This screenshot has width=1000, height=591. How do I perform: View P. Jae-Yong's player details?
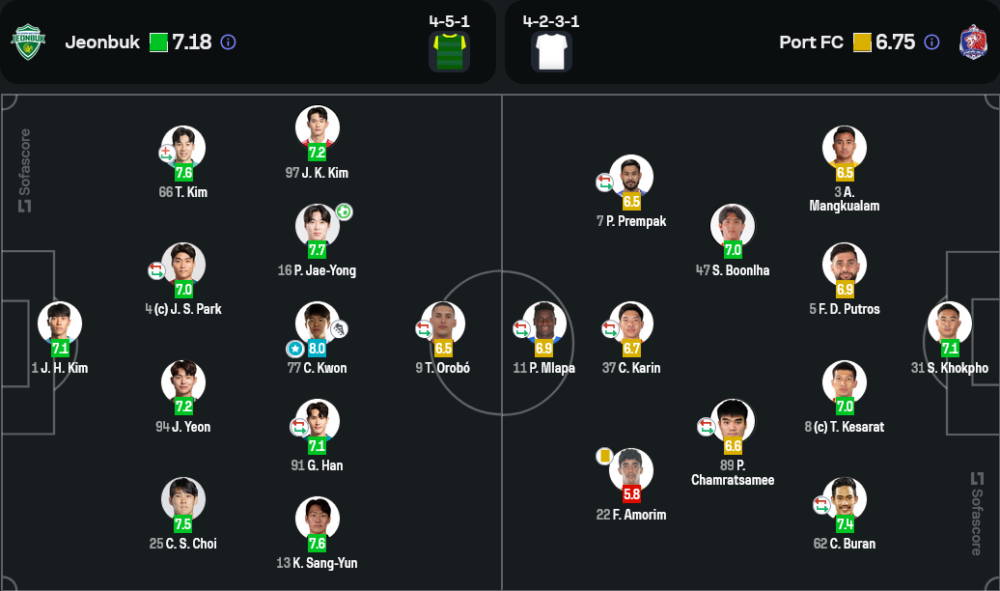tap(317, 227)
